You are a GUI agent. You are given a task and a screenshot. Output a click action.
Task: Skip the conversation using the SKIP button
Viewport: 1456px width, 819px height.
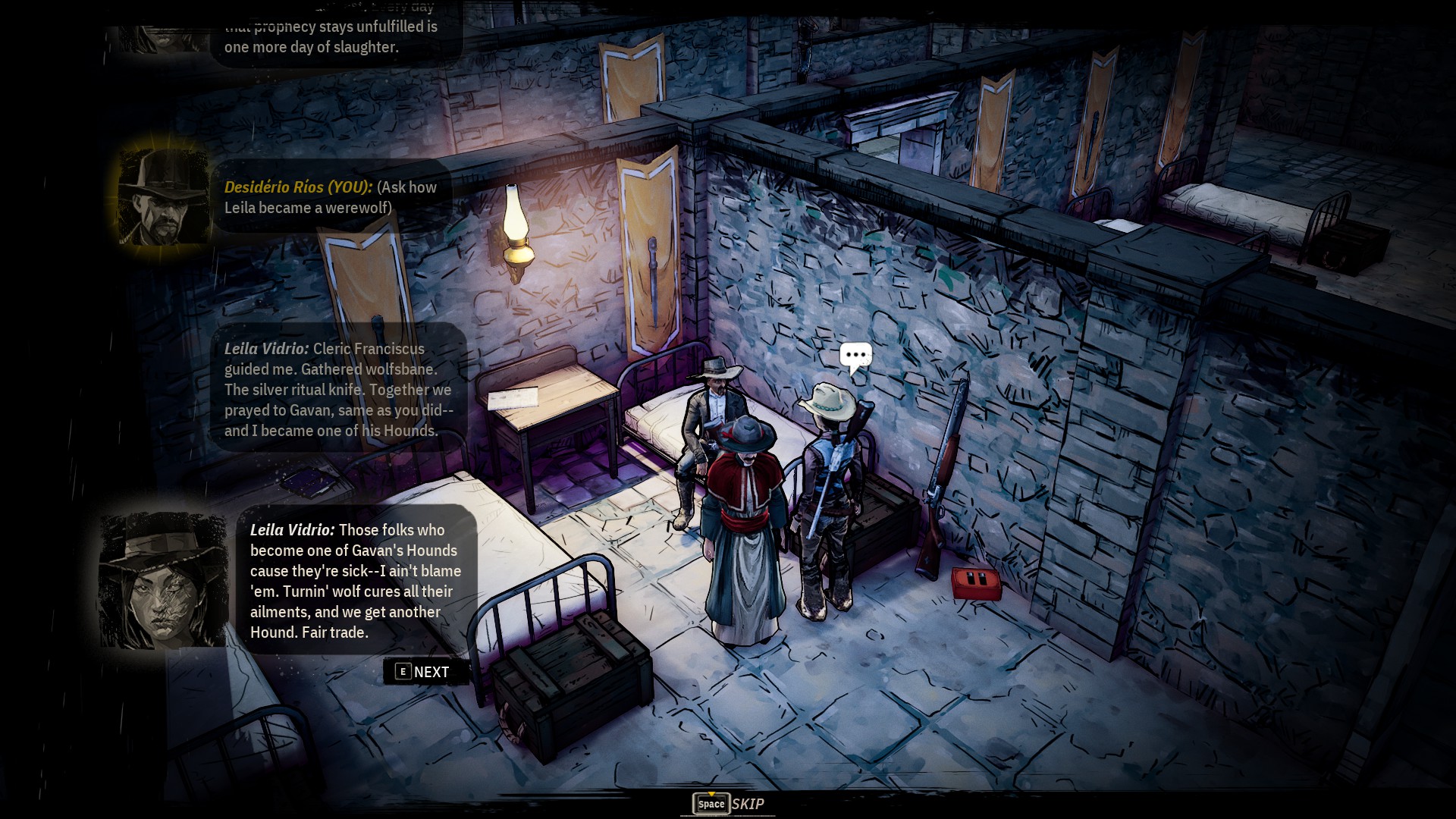729,804
